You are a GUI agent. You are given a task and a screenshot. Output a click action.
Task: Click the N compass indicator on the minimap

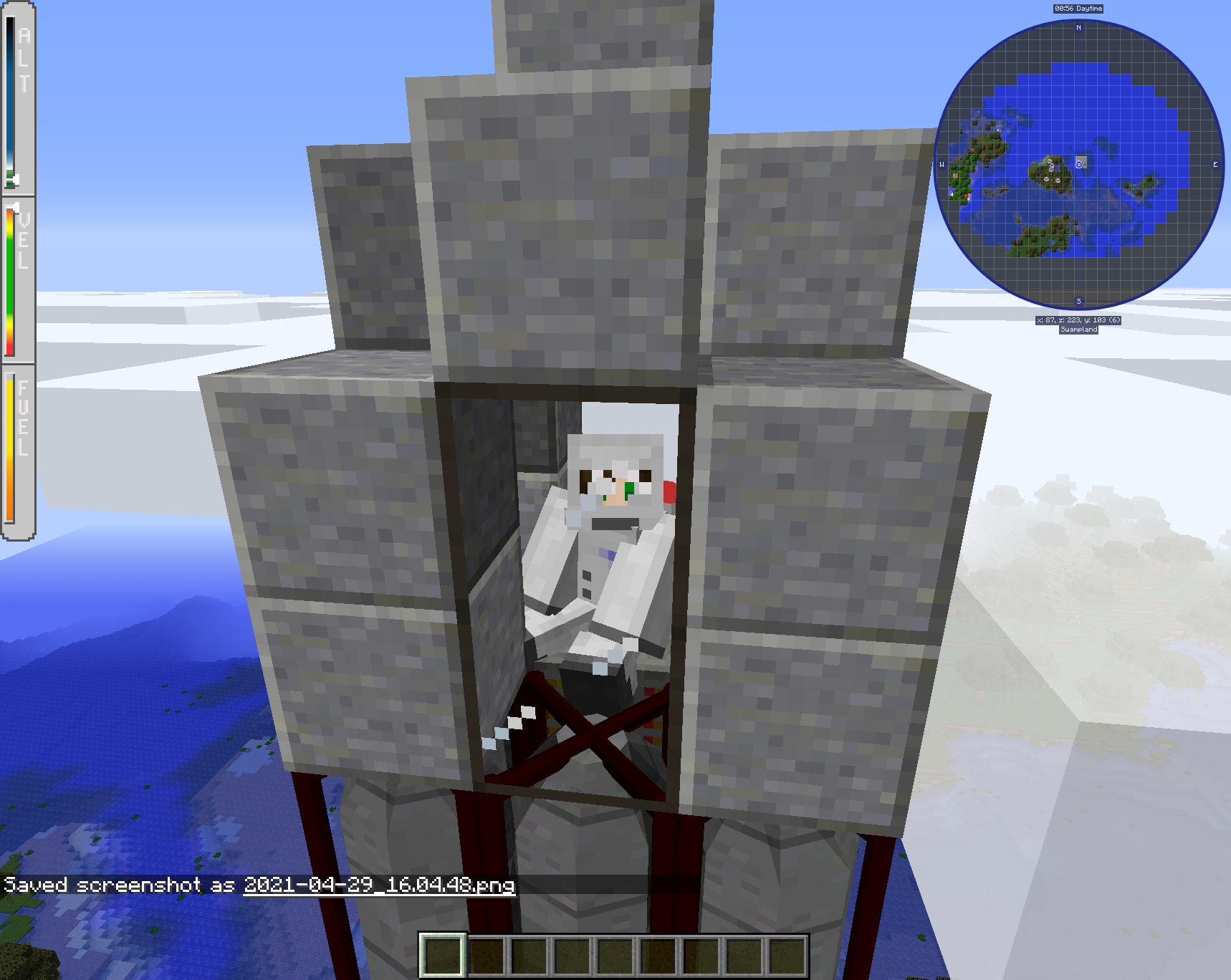(1078, 27)
